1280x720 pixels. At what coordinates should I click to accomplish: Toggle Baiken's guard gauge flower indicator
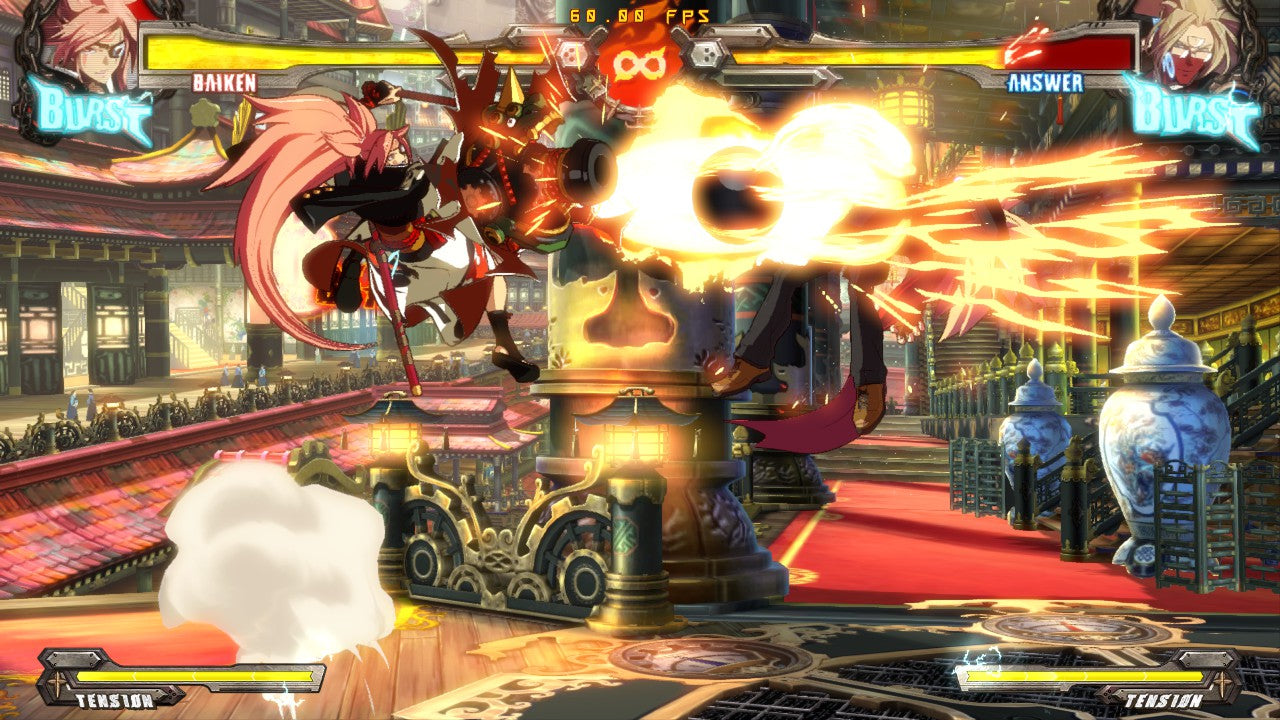click(203, 110)
